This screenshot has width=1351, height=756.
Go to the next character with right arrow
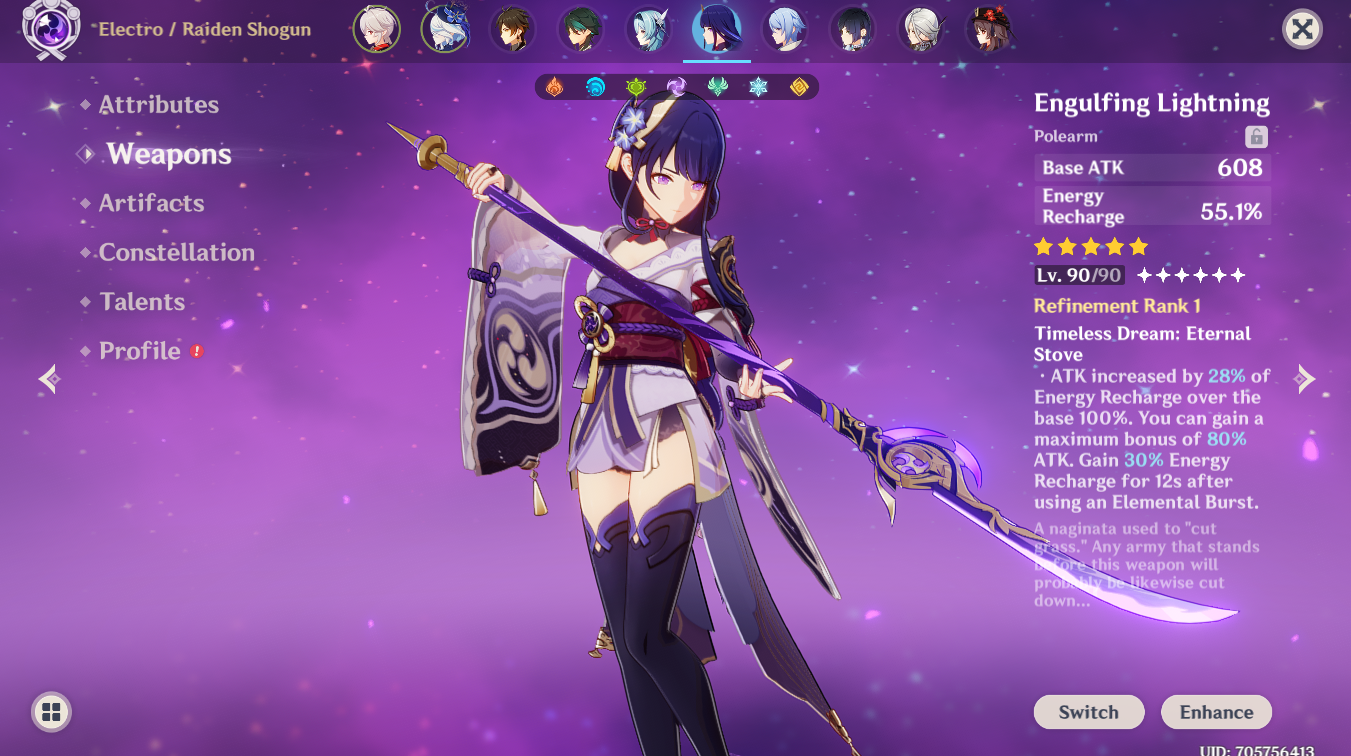point(1305,378)
